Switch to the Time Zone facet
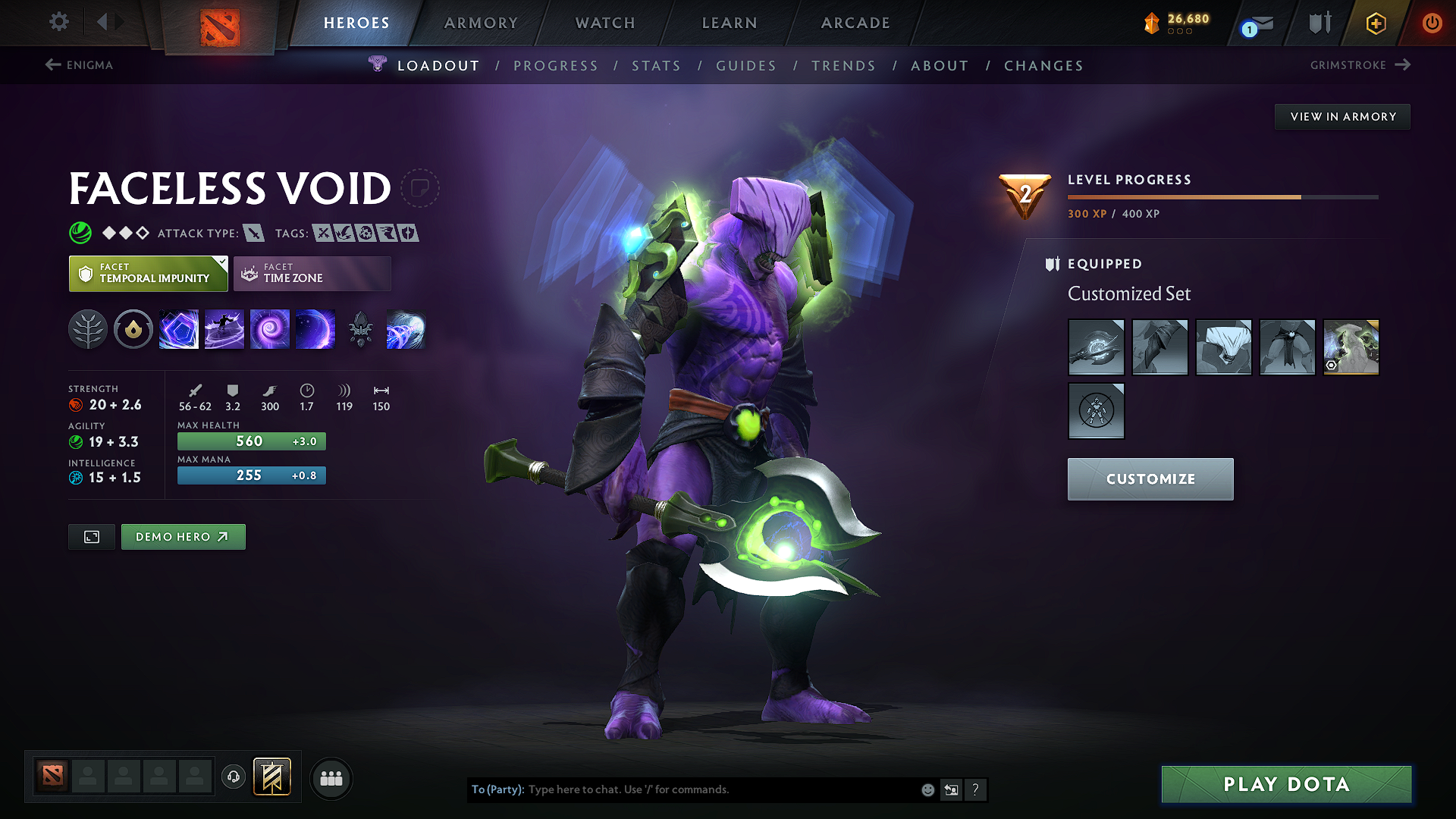The width and height of the screenshot is (1456, 819). [x=312, y=273]
